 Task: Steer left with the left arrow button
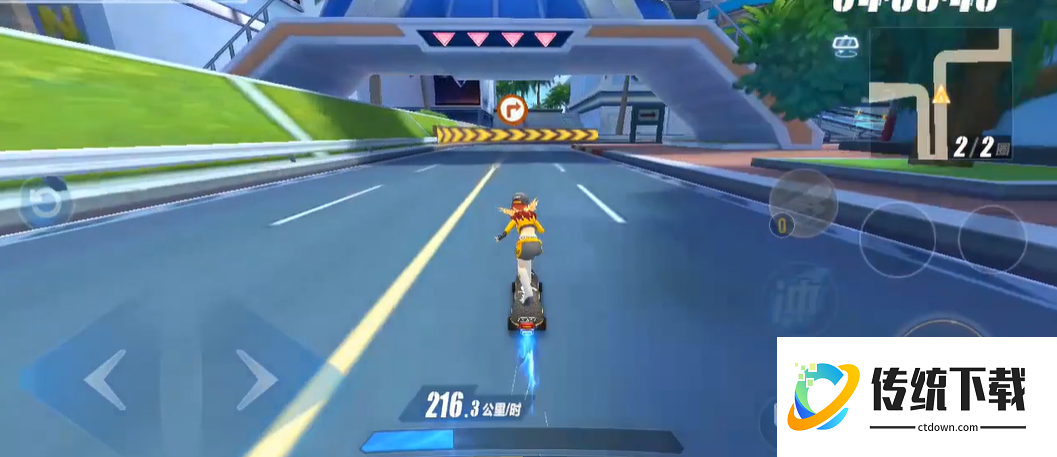pos(105,380)
